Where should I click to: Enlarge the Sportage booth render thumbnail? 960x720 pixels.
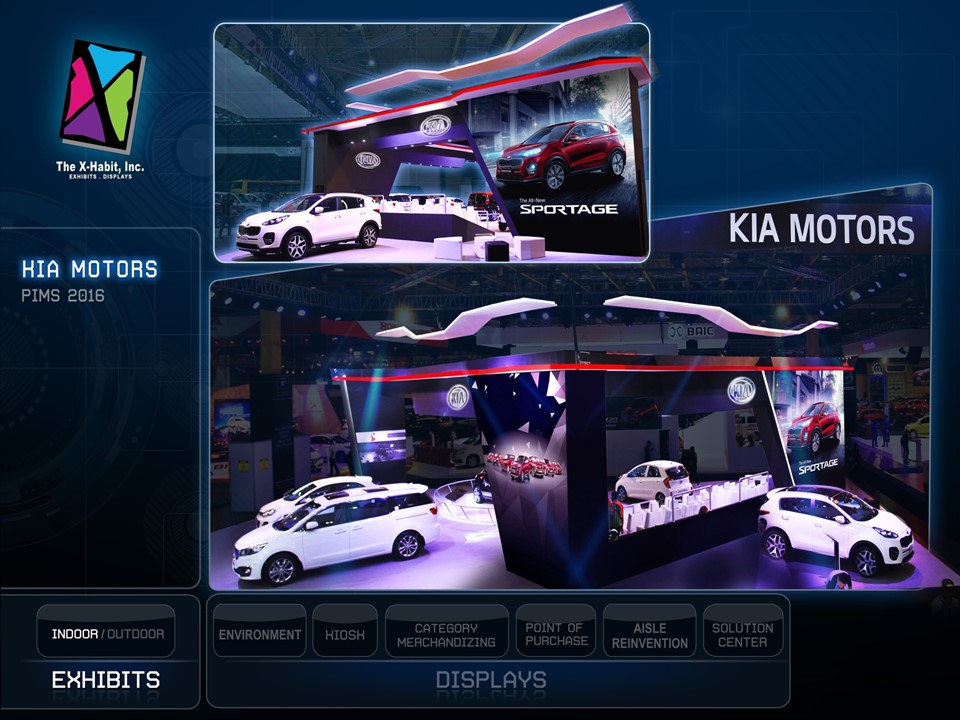pyautogui.click(x=432, y=142)
